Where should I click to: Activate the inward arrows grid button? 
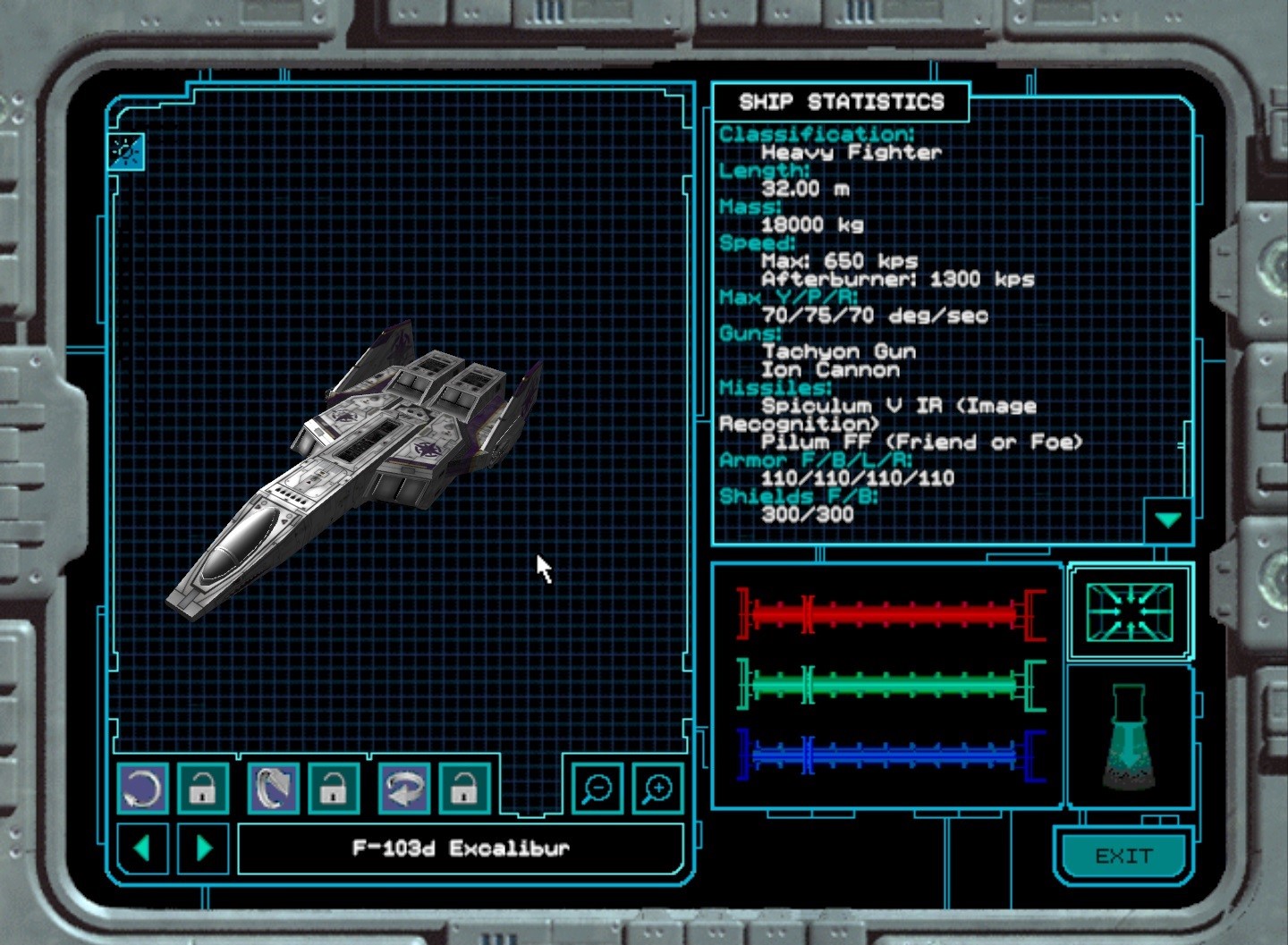(1130, 612)
